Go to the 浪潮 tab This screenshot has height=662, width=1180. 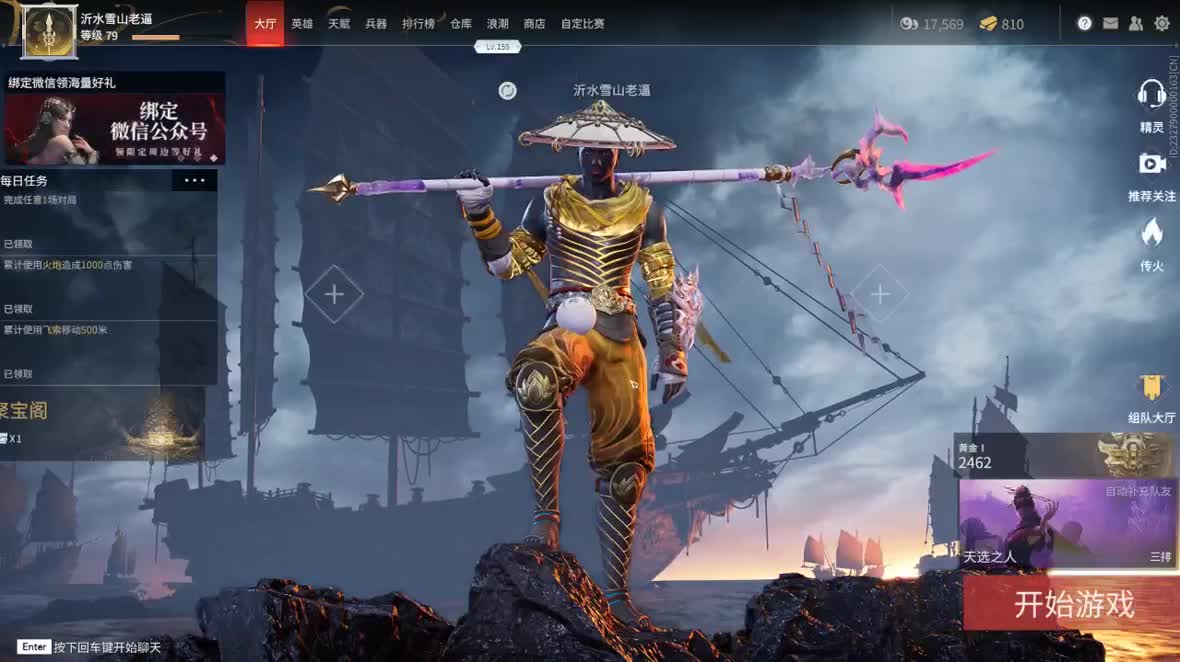point(497,23)
